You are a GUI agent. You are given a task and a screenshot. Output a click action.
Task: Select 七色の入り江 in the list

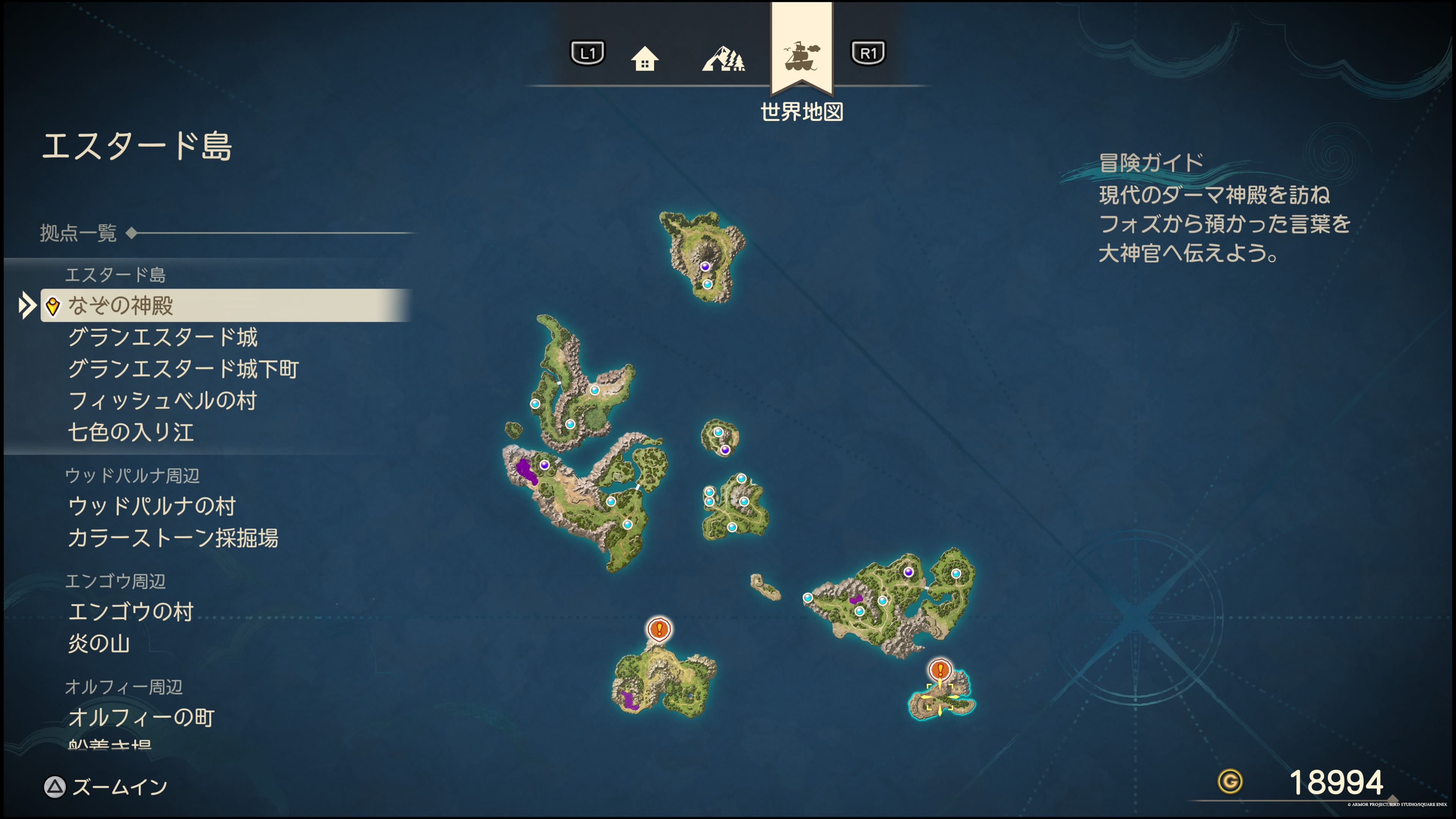(x=131, y=432)
